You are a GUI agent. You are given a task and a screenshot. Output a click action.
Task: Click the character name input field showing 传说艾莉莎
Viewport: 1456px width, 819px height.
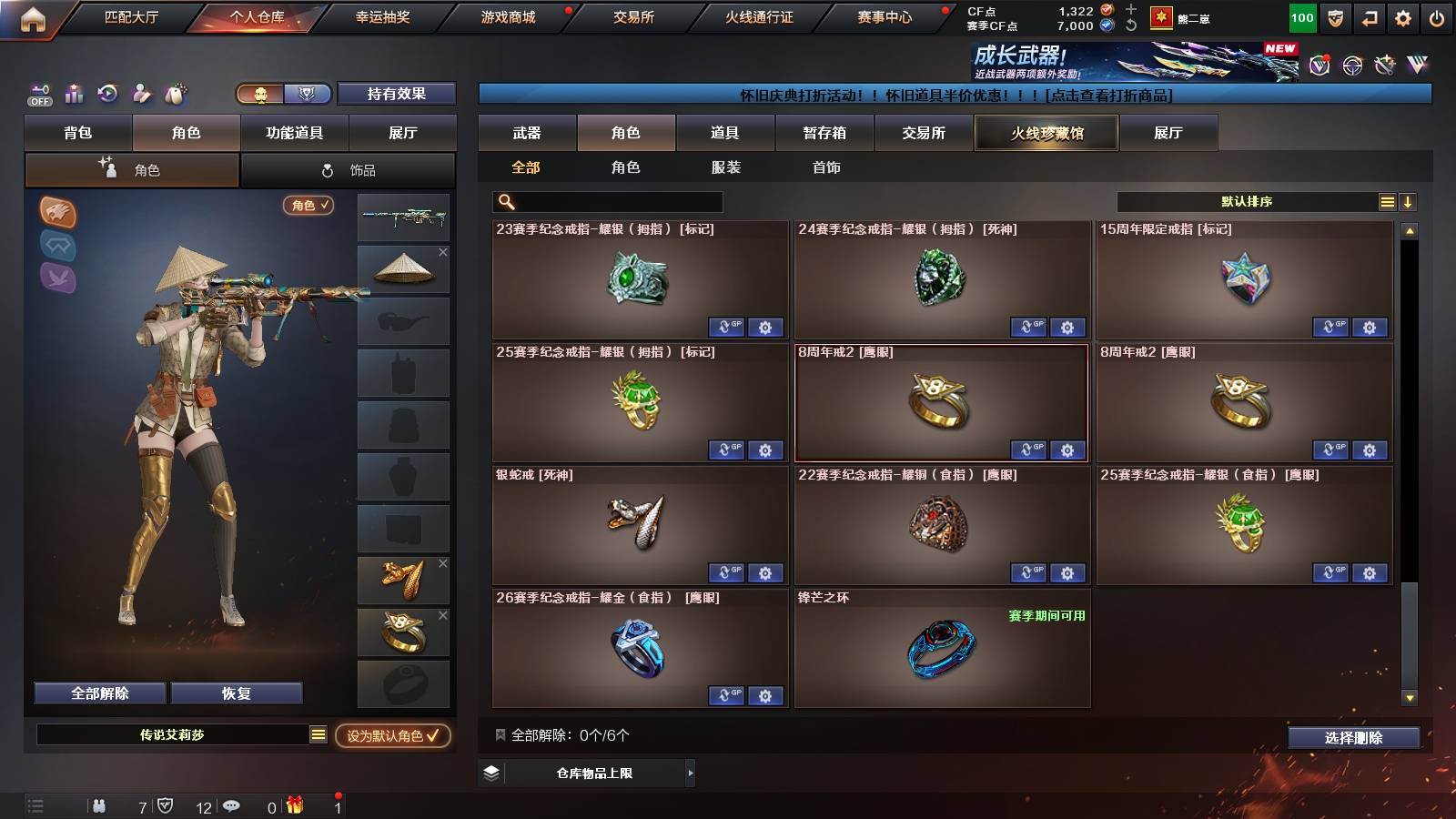(173, 736)
